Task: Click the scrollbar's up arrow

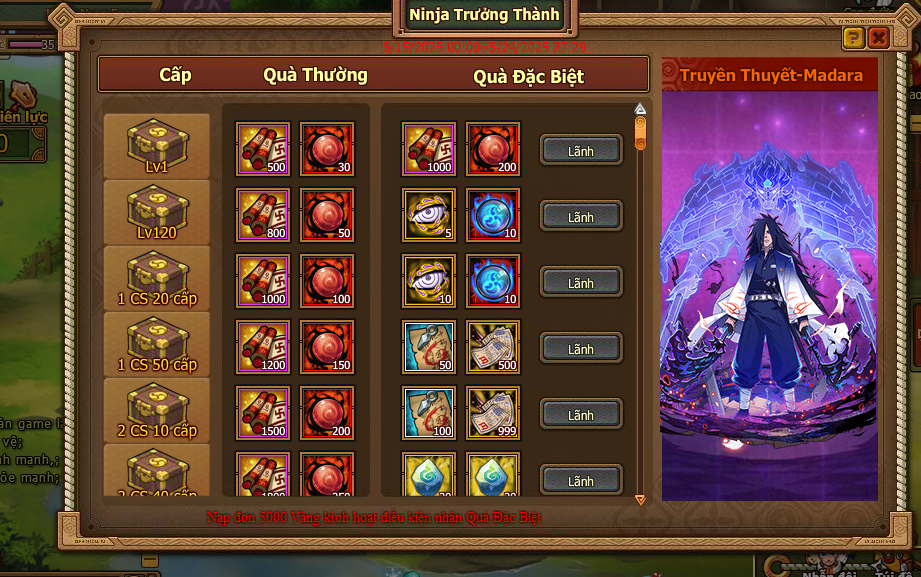Action: pyautogui.click(x=640, y=109)
